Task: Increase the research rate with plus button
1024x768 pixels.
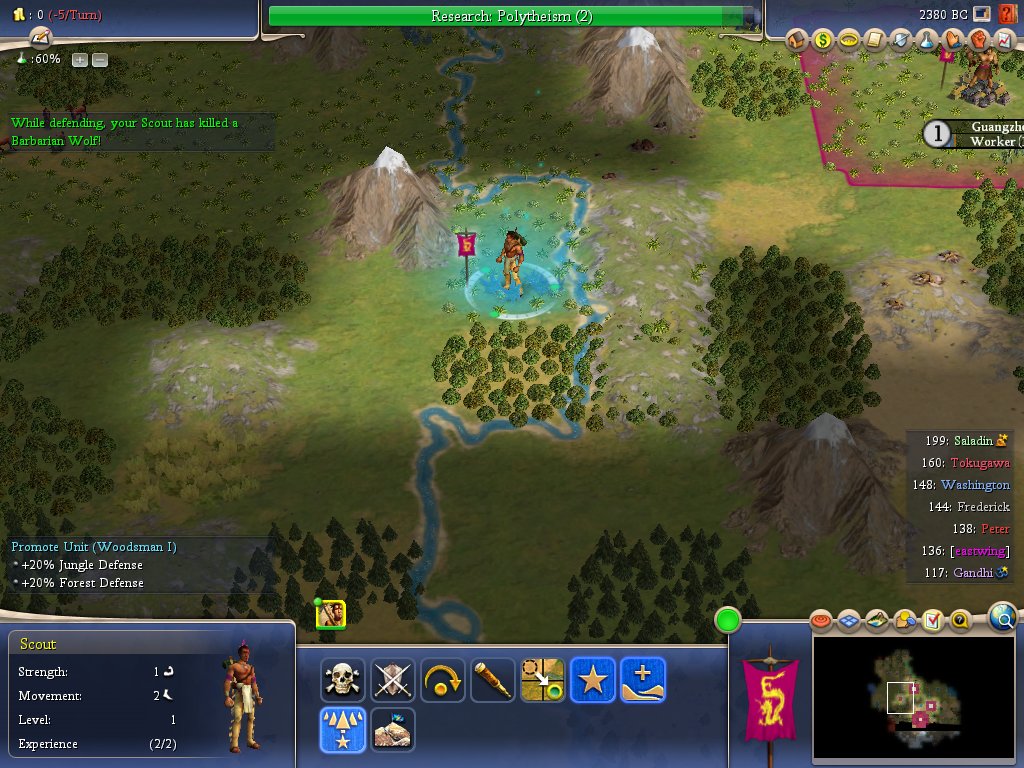Action: click(x=80, y=59)
